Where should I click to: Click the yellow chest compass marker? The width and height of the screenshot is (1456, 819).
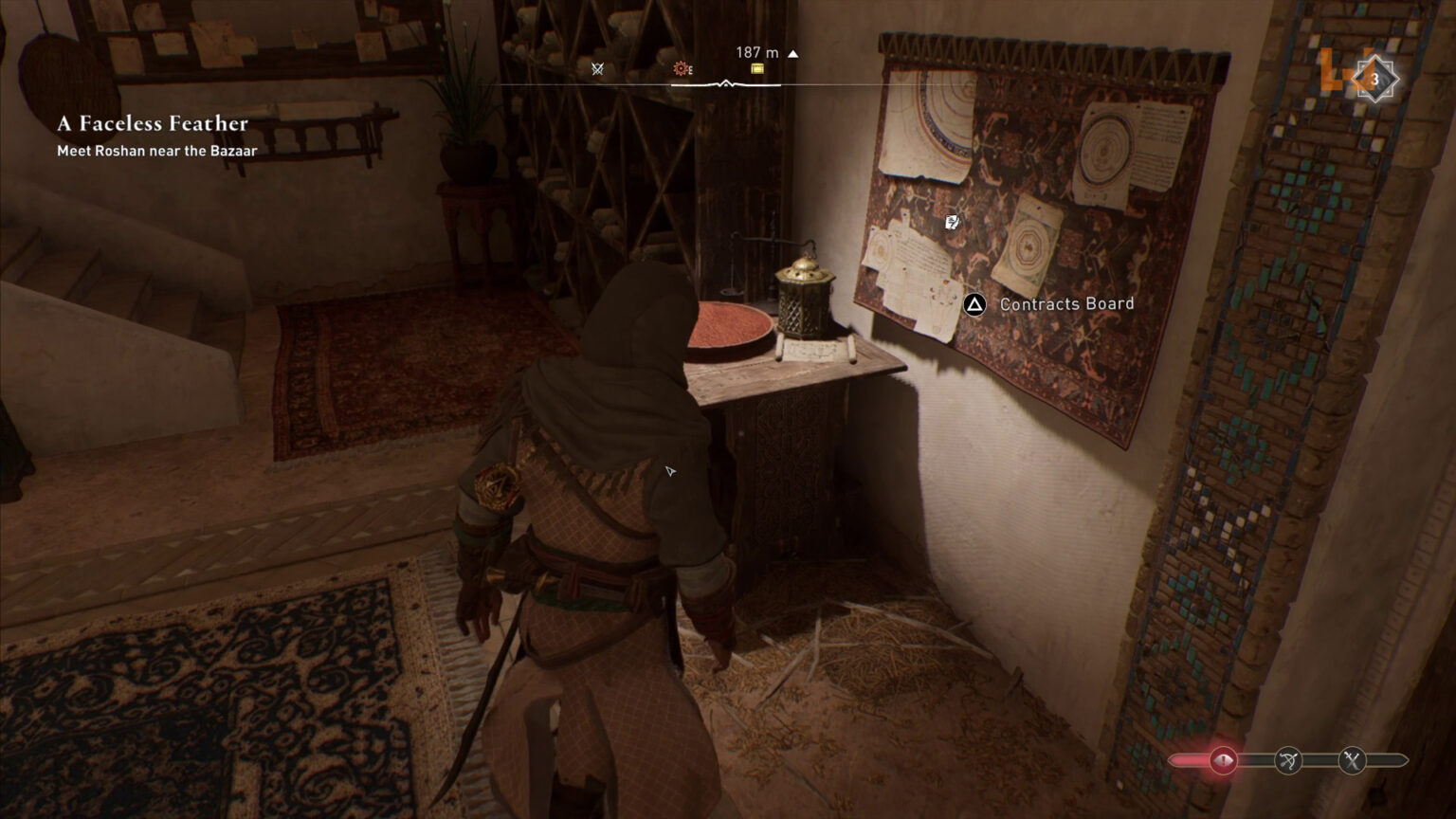click(756, 68)
